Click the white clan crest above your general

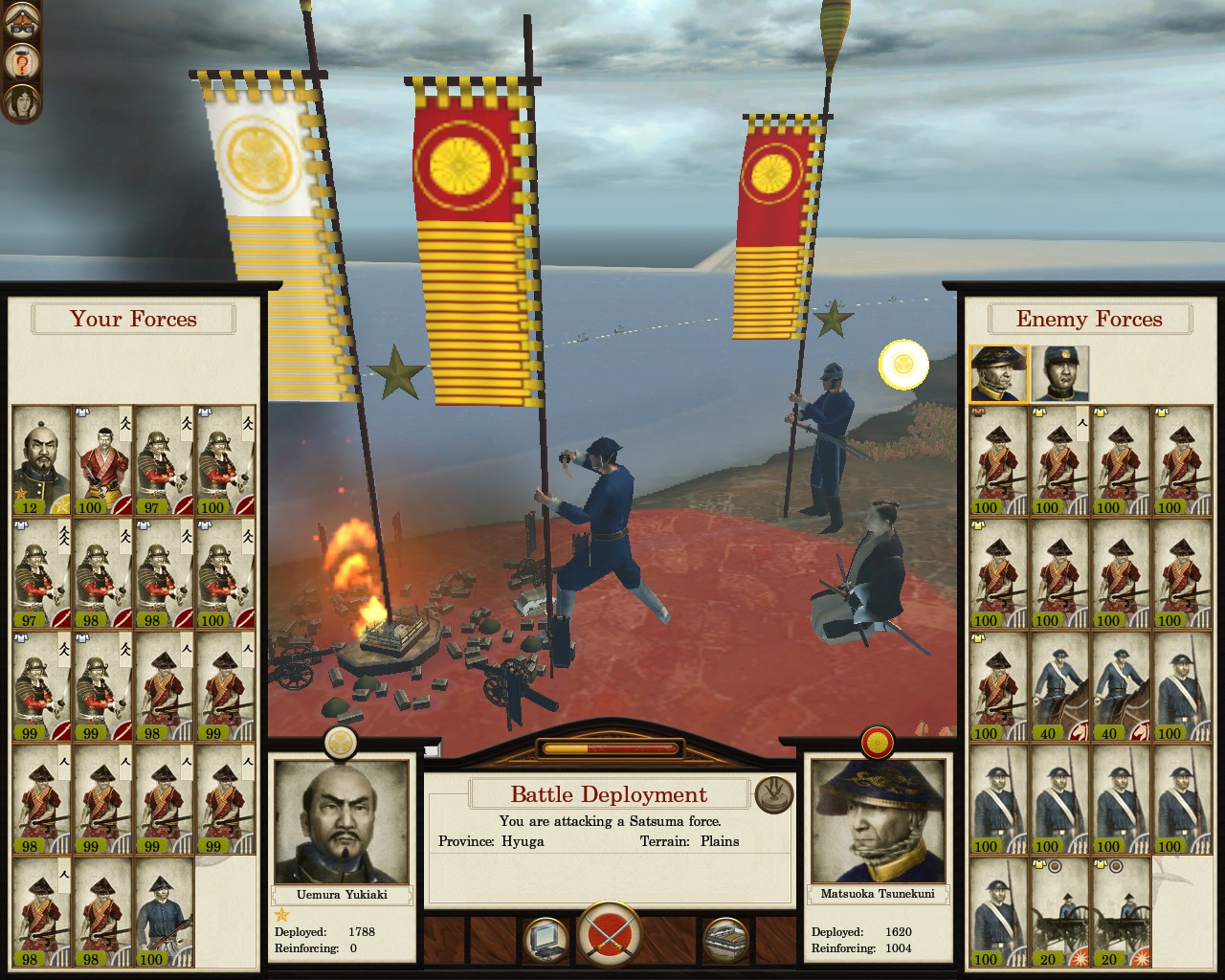click(x=341, y=741)
